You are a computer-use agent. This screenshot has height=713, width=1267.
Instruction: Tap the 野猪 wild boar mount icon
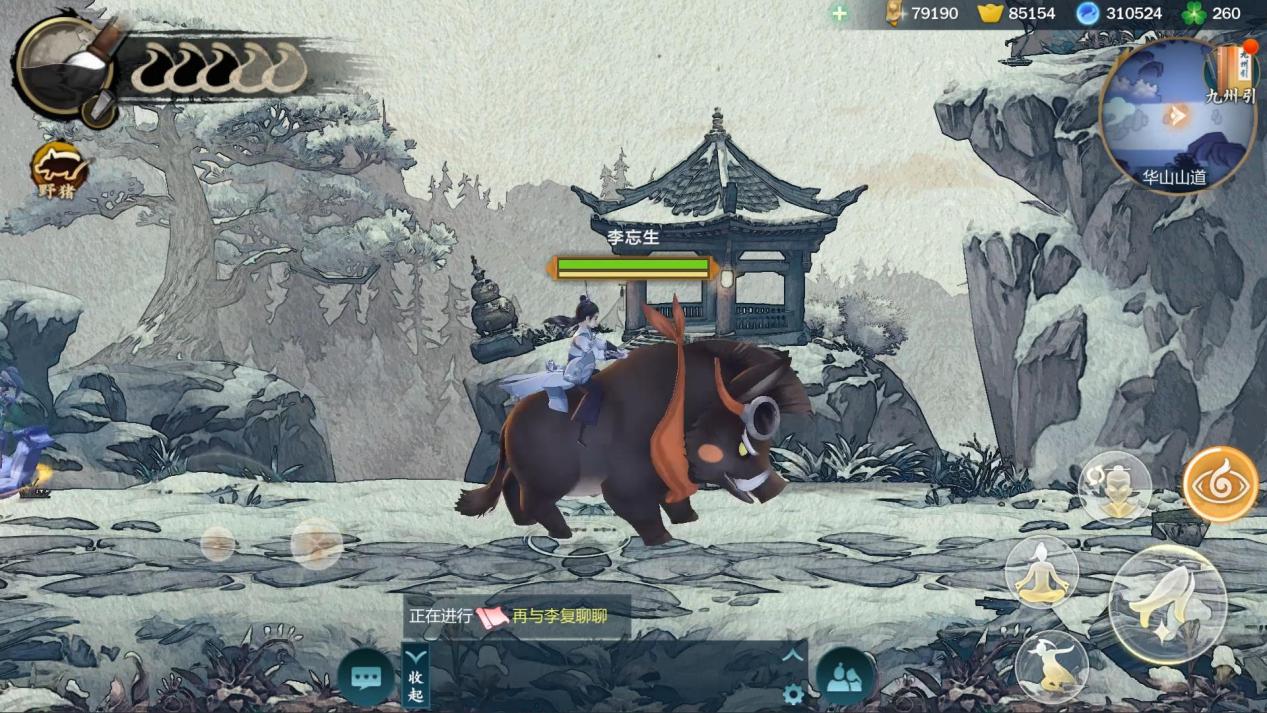pyautogui.click(x=59, y=170)
